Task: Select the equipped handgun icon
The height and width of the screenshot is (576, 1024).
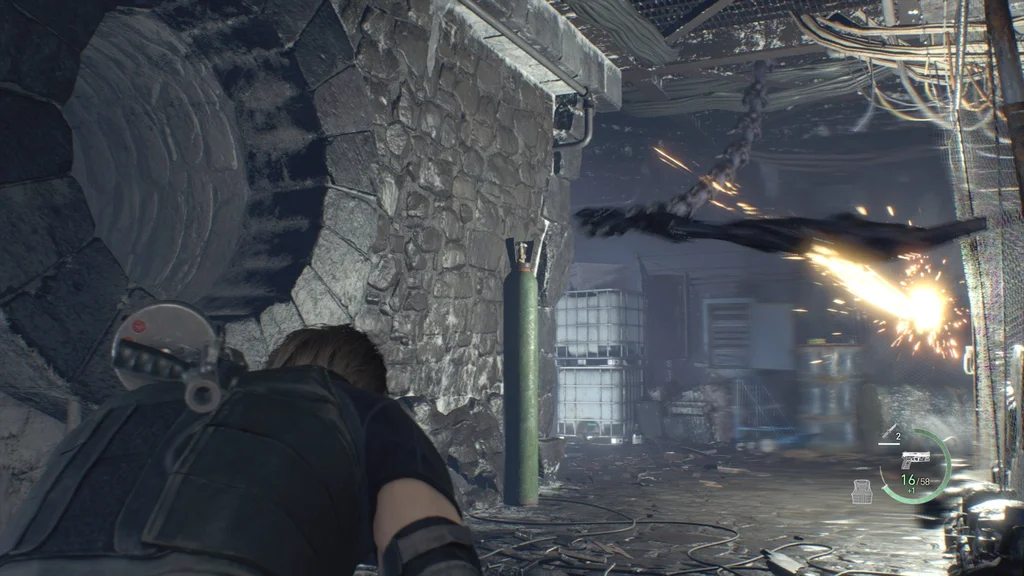Action: coord(914,458)
